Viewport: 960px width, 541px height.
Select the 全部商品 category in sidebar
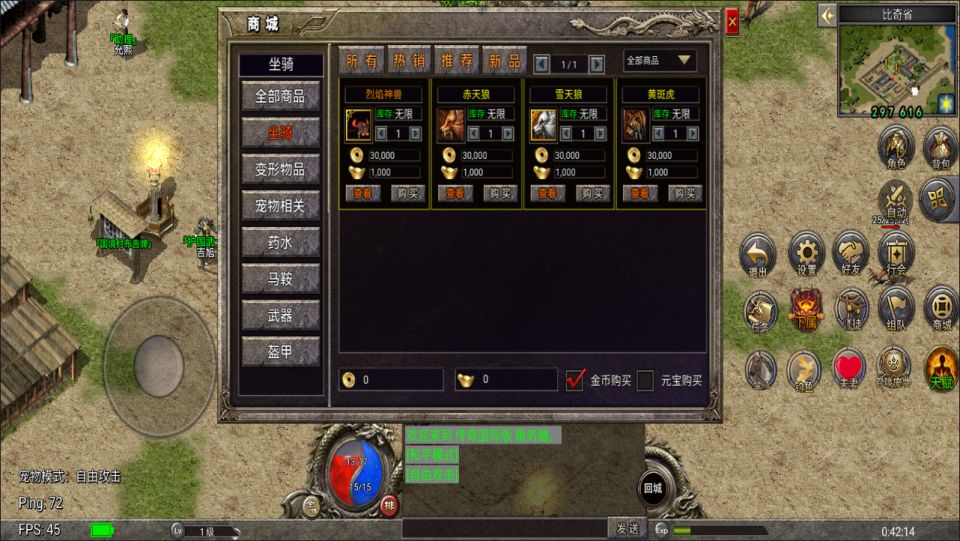coord(280,96)
